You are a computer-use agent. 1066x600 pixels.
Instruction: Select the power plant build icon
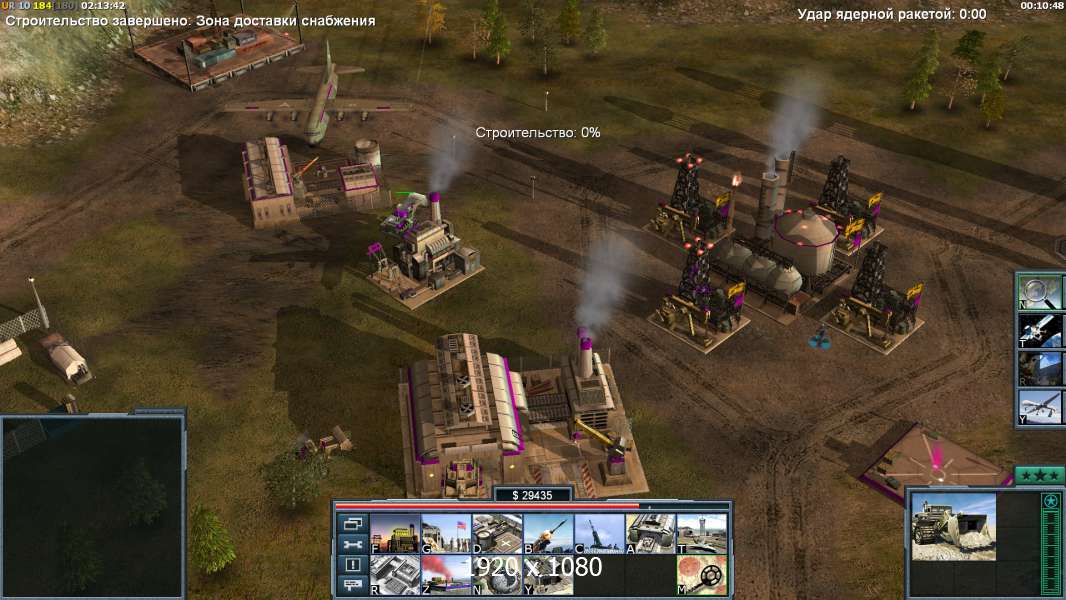click(x=395, y=534)
